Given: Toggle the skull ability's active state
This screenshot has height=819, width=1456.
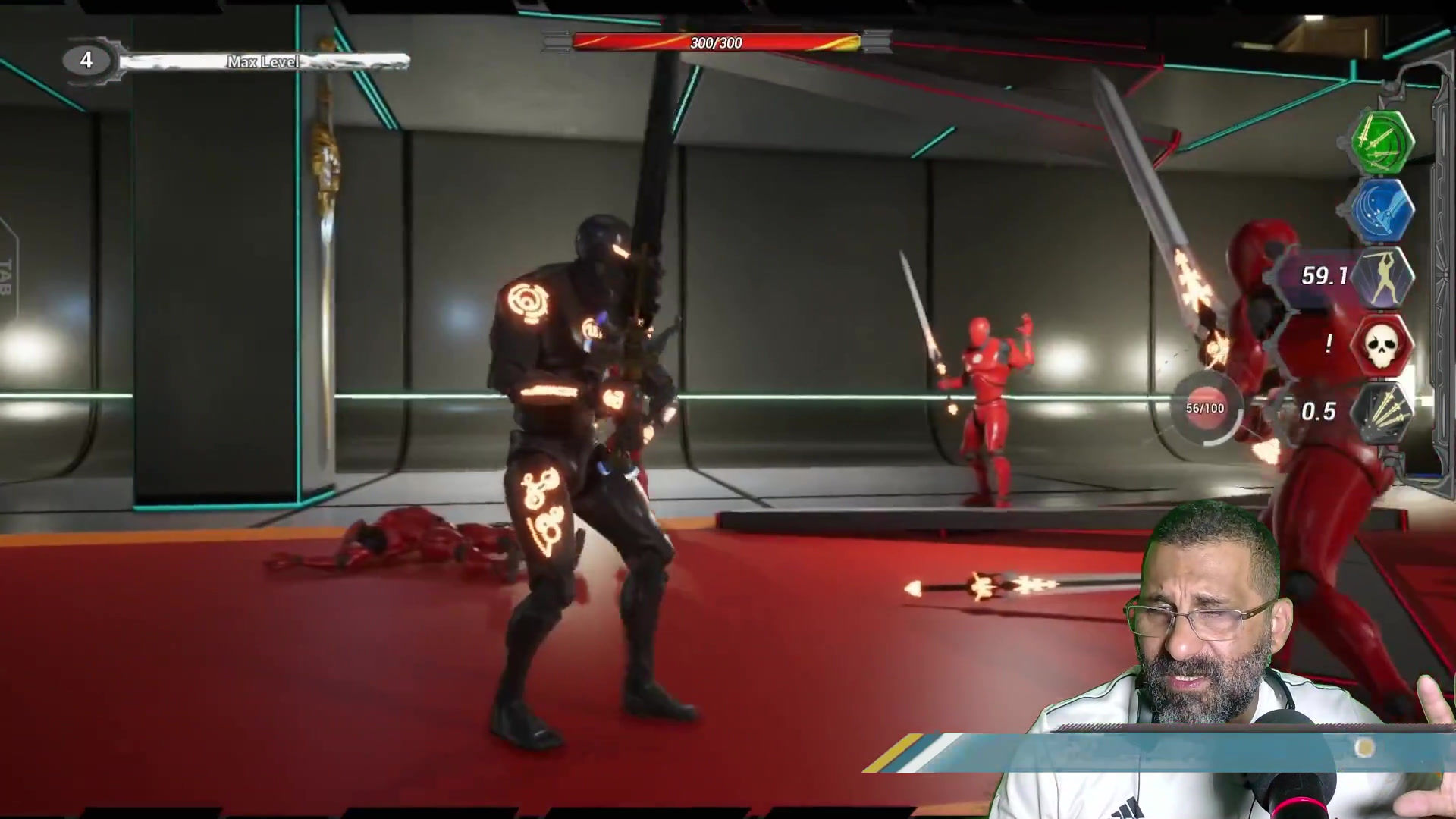Looking at the screenshot, I should (x=1382, y=347).
